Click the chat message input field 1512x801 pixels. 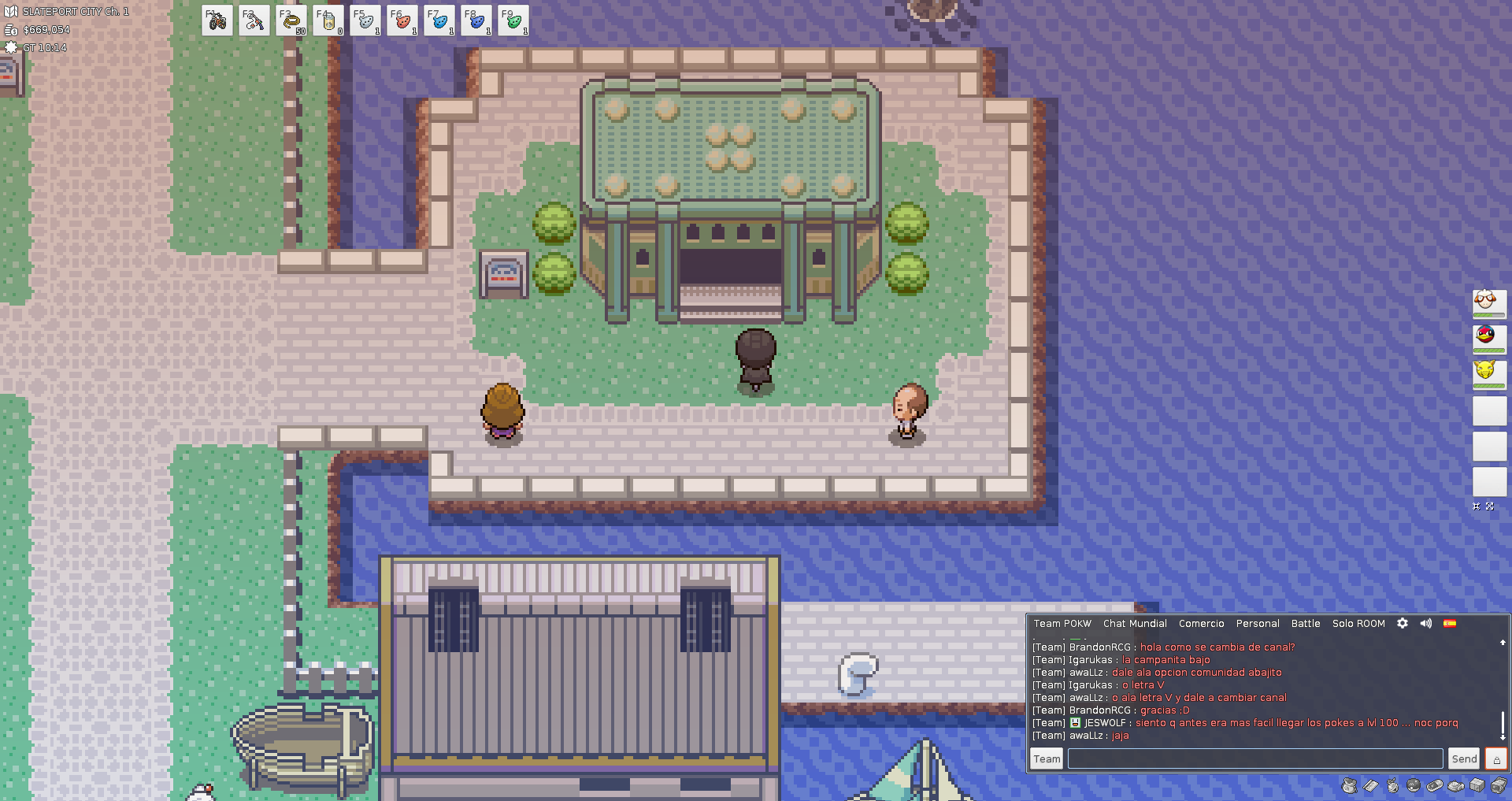tap(1254, 758)
